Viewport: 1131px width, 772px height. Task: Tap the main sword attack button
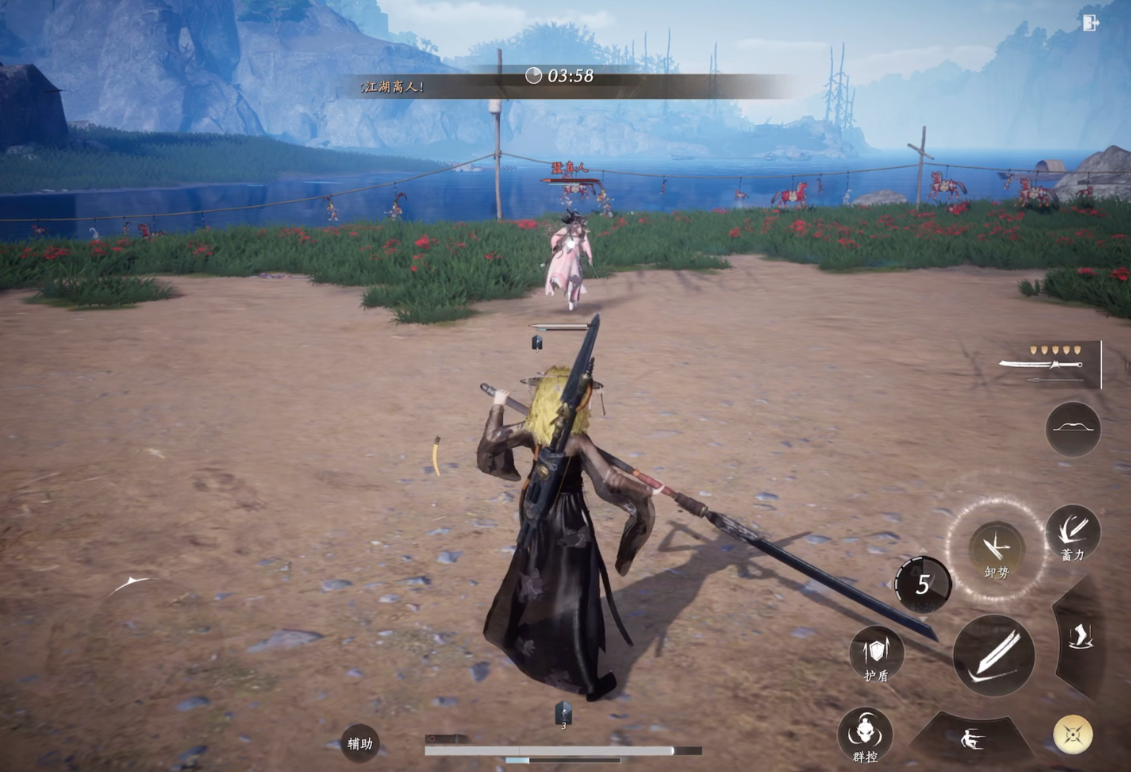[993, 656]
